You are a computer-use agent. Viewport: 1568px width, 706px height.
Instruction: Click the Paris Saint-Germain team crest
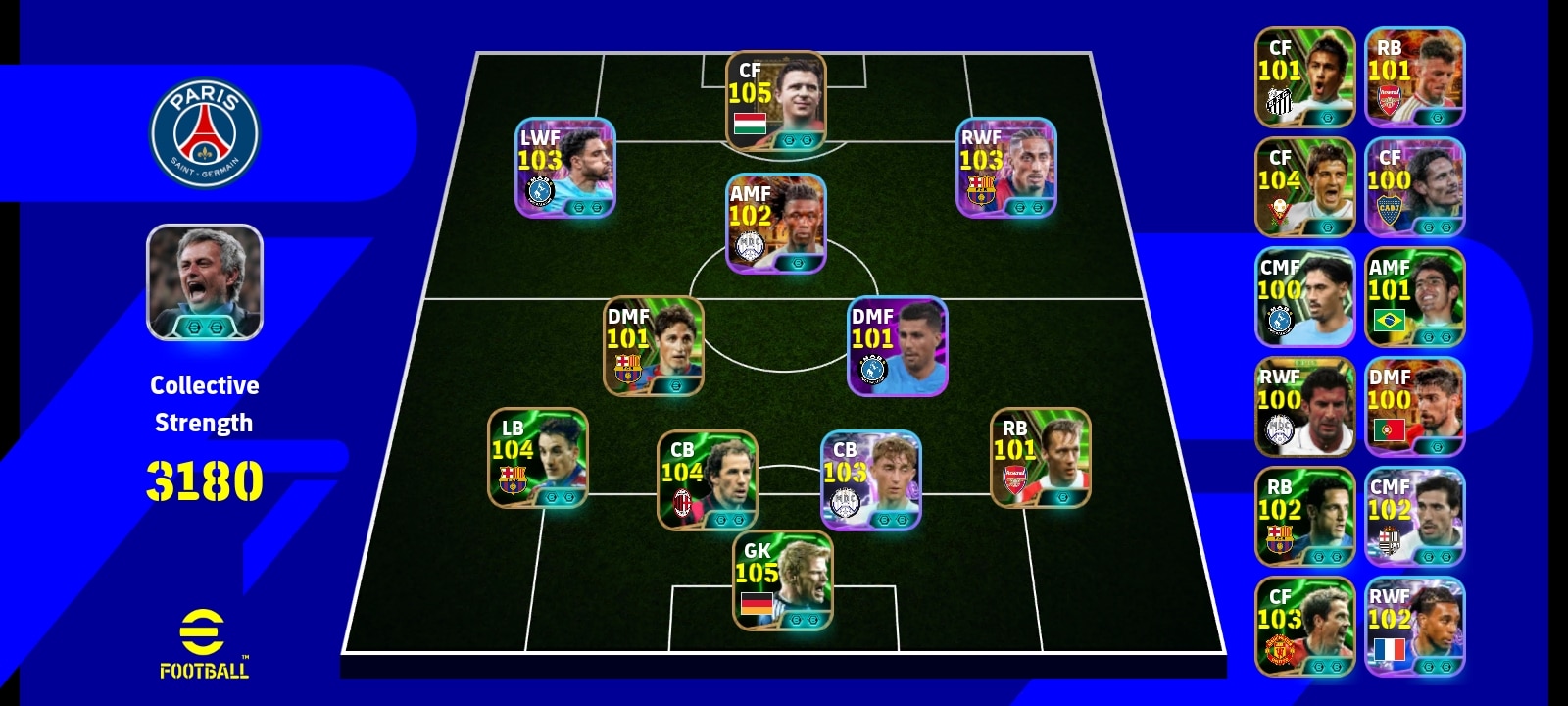pos(205,134)
